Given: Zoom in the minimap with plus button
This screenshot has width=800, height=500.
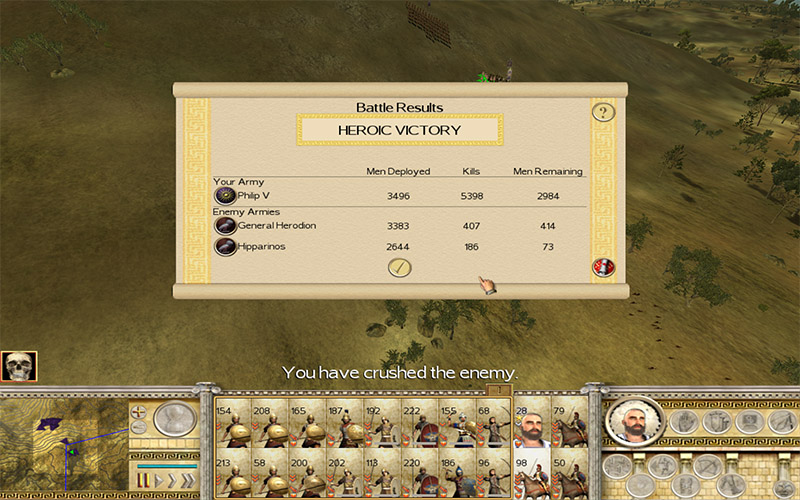Looking at the screenshot, I should [x=139, y=412].
